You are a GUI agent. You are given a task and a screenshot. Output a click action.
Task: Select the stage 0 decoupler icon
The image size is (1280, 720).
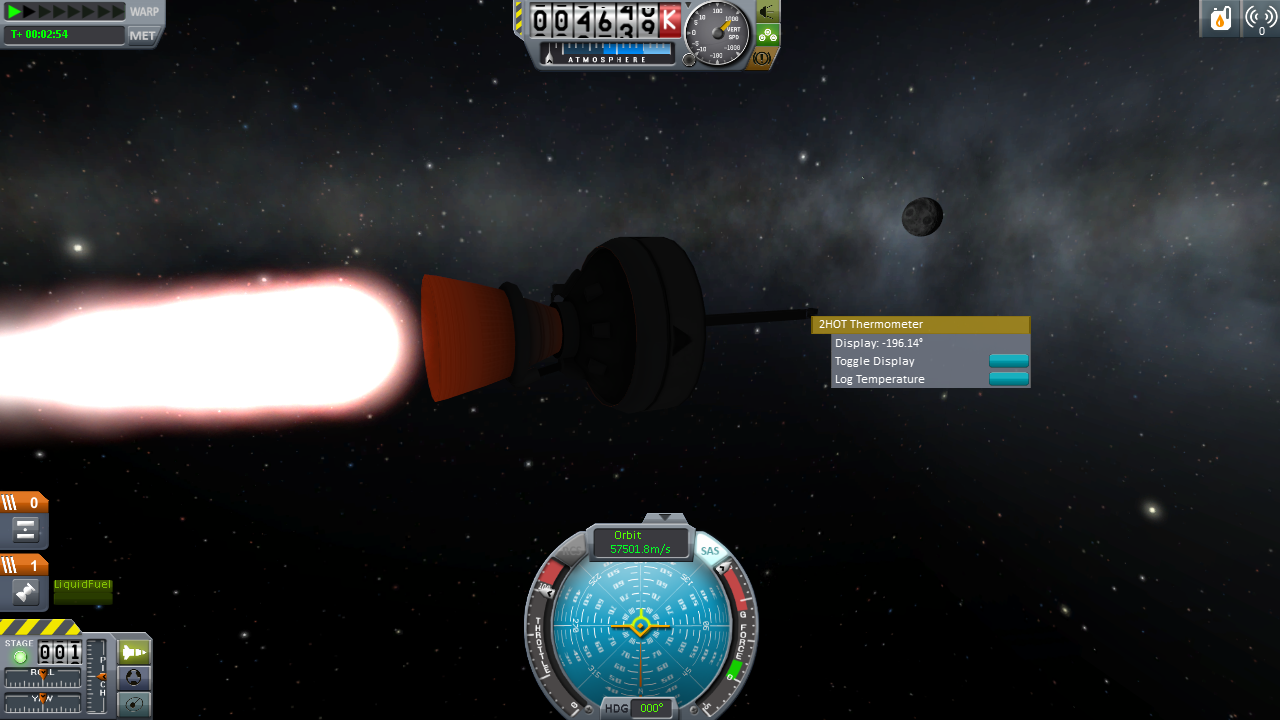[26, 530]
